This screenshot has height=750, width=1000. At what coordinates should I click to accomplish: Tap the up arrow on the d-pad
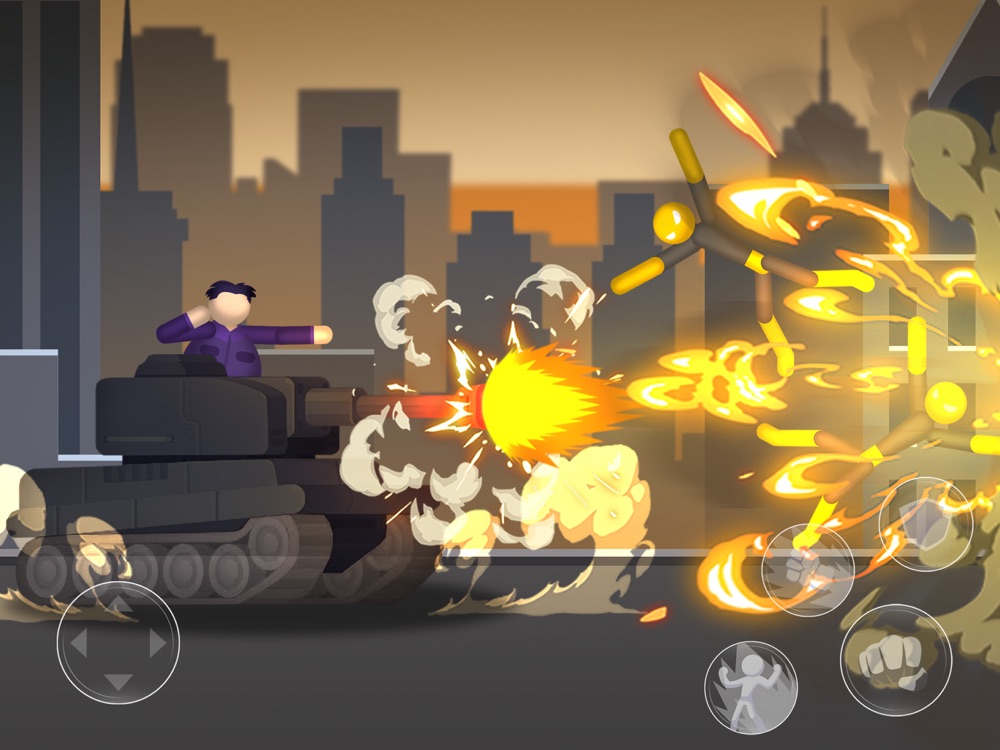pyautogui.click(x=118, y=605)
